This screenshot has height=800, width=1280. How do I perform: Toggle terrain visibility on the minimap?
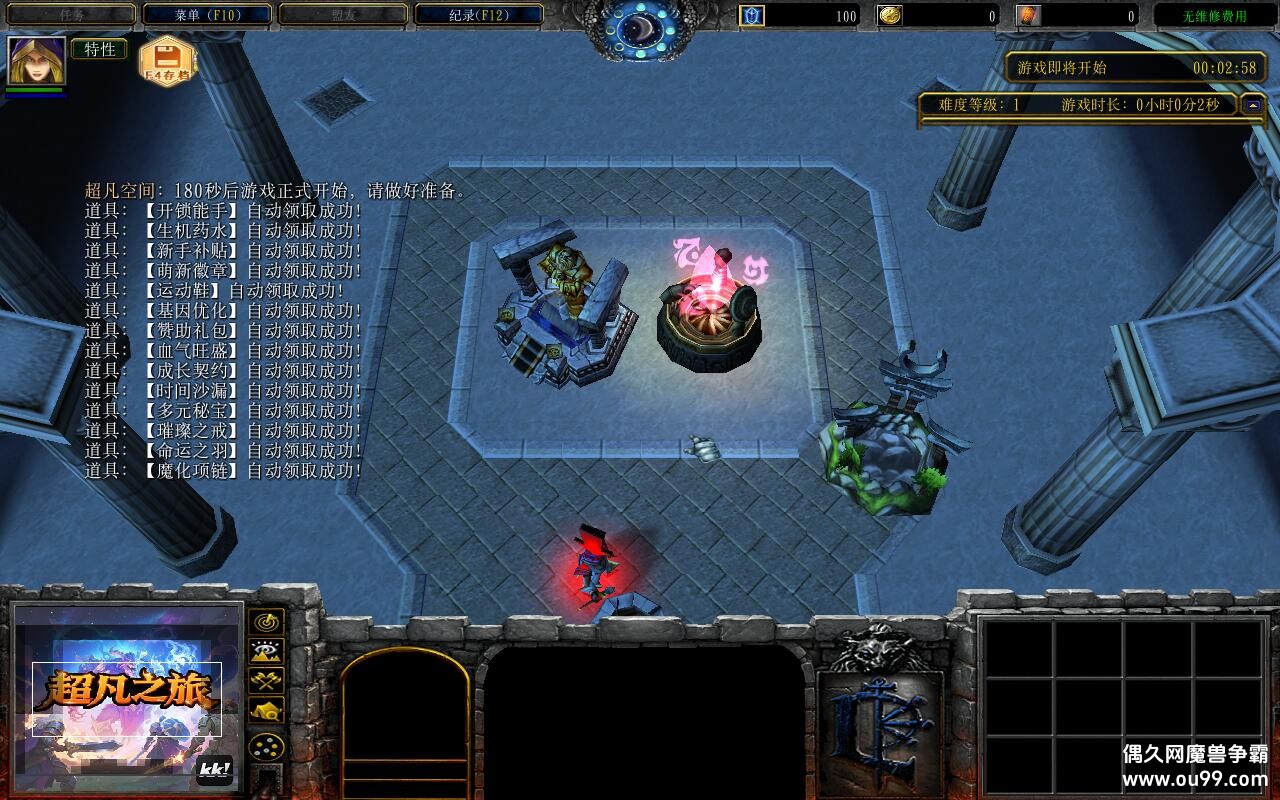pyautogui.click(x=266, y=650)
